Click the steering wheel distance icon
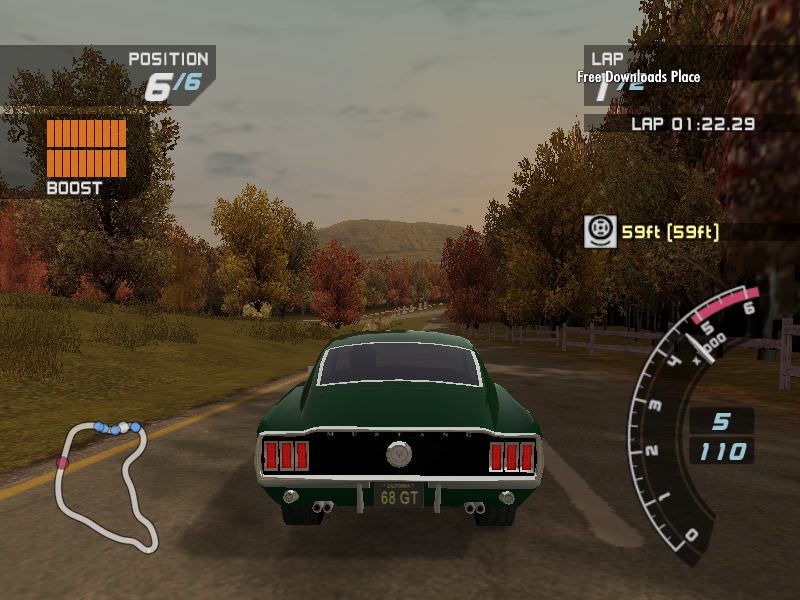Image resolution: width=800 pixels, height=600 pixels. pyautogui.click(x=599, y=232)
